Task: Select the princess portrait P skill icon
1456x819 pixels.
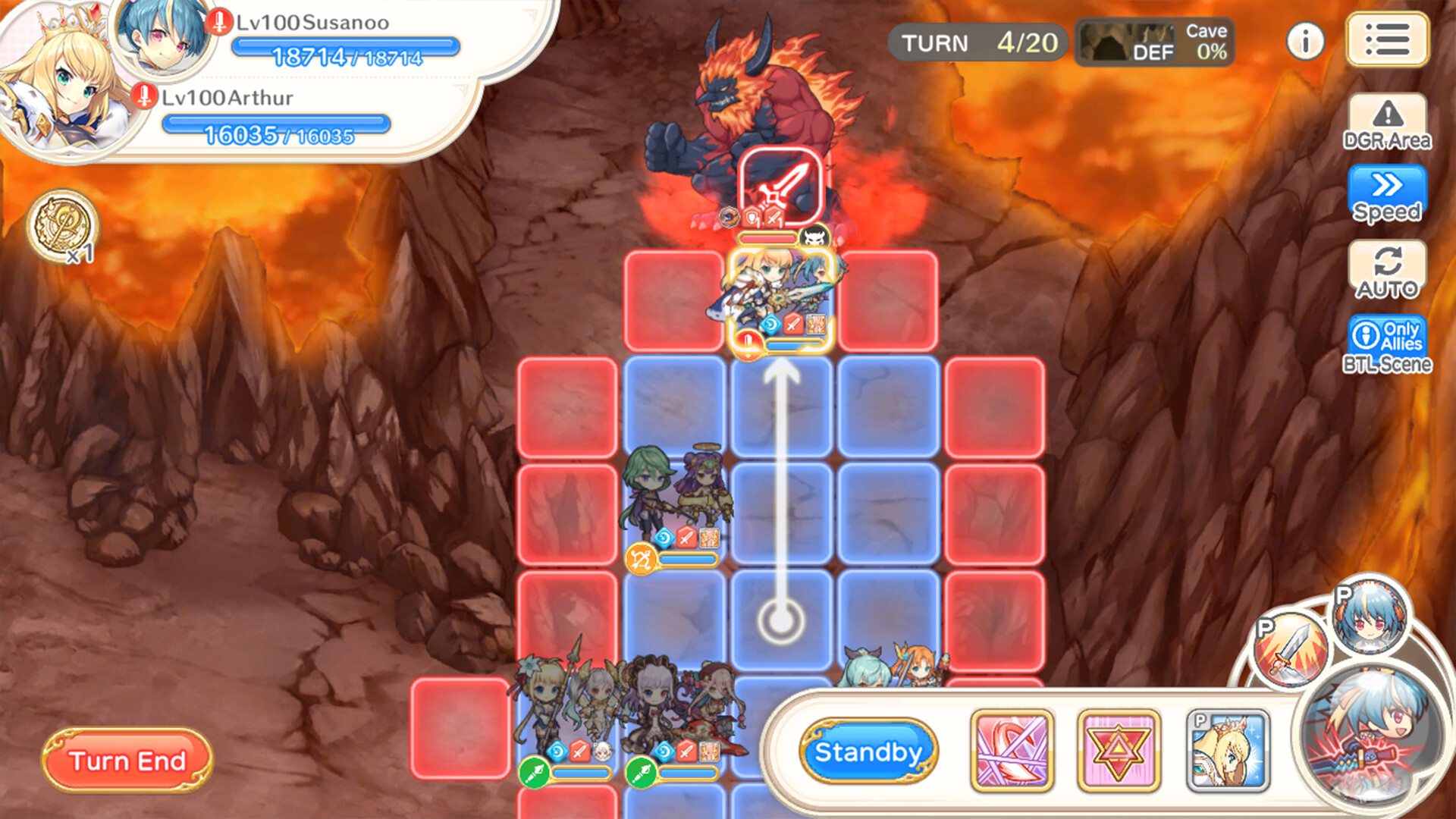Action: coord(1224,749)
